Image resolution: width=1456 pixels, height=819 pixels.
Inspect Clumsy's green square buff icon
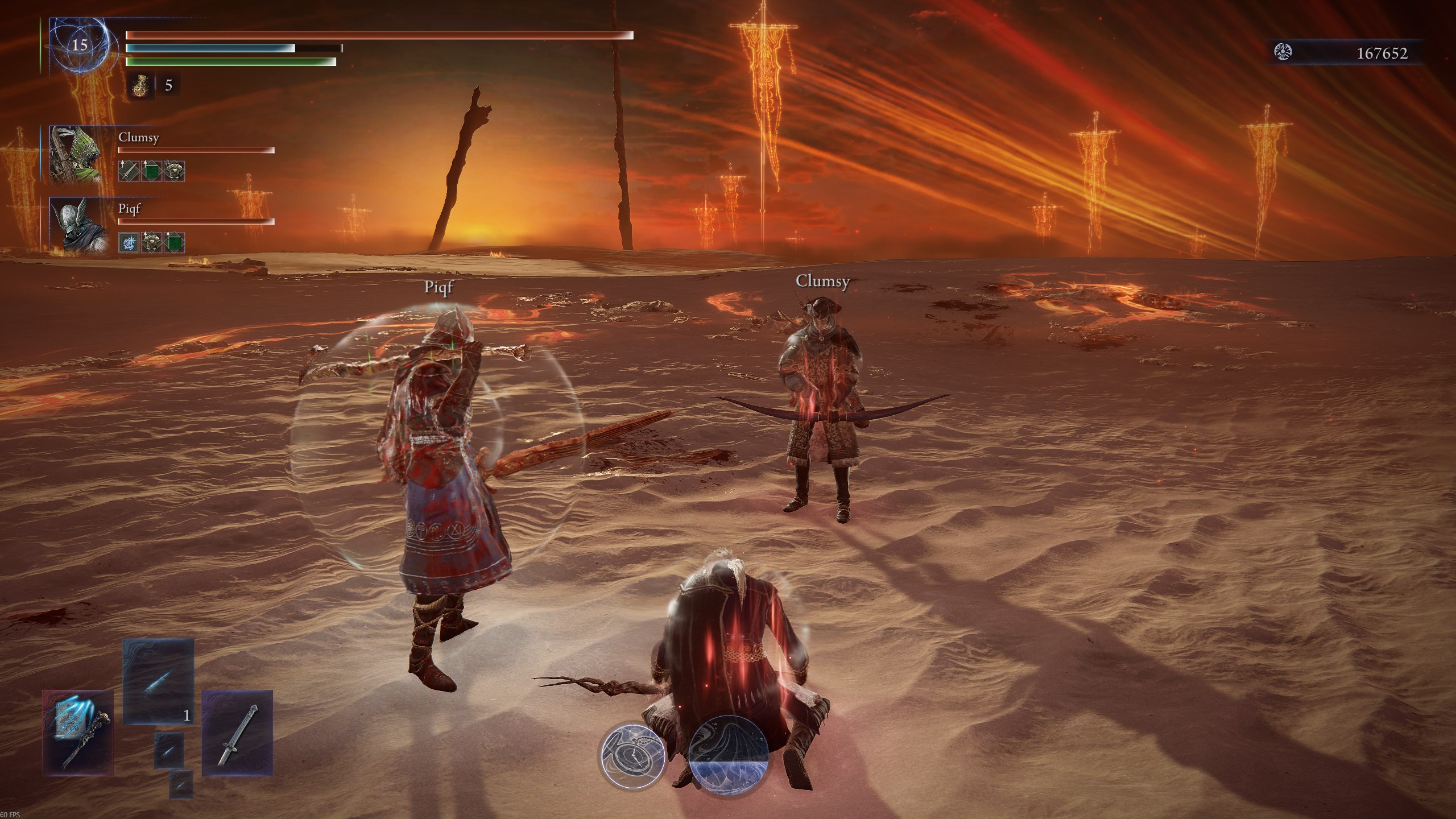151,171
